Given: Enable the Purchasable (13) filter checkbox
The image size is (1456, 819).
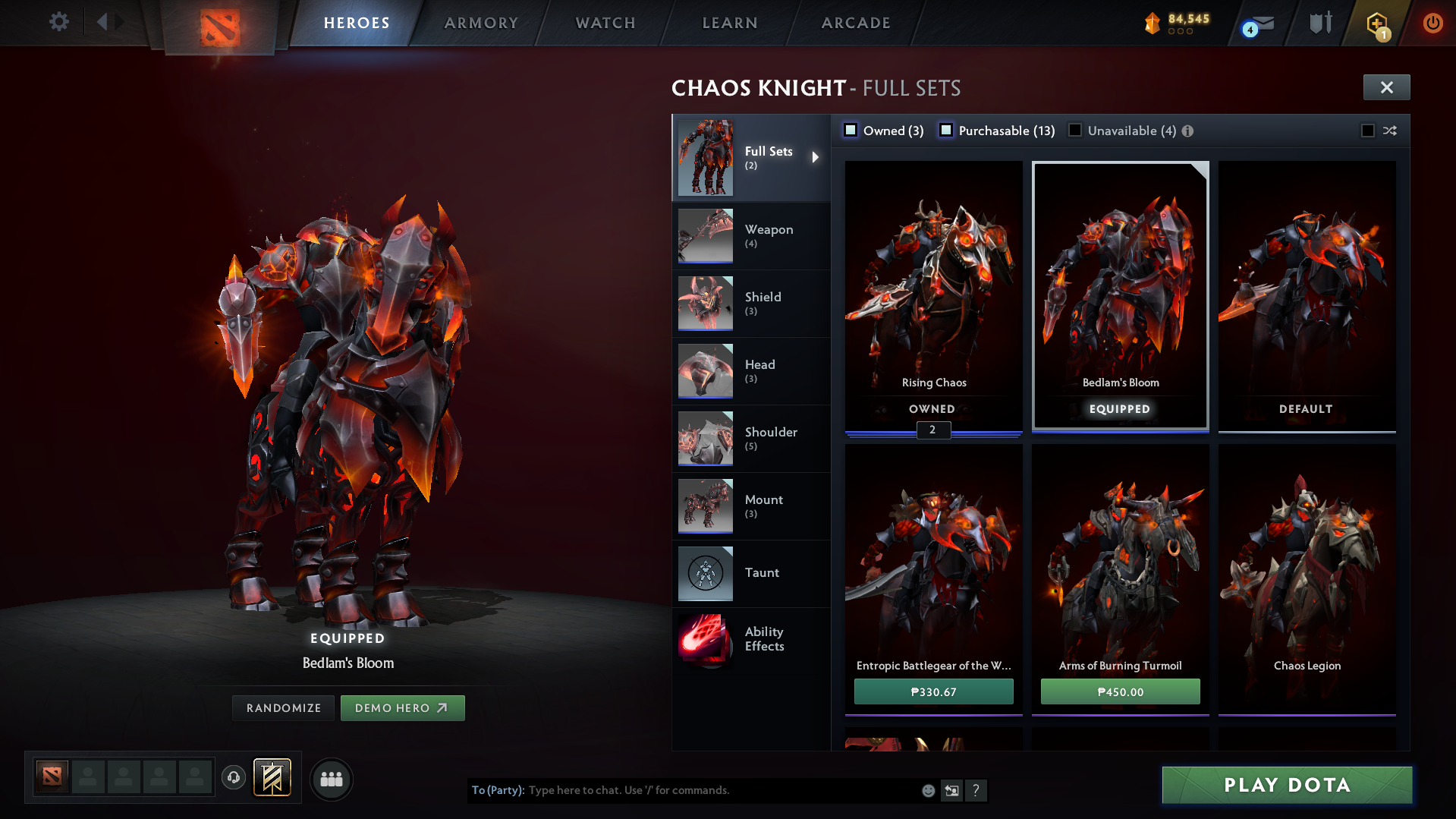Looking at the screenshot, I should point(946,130).
